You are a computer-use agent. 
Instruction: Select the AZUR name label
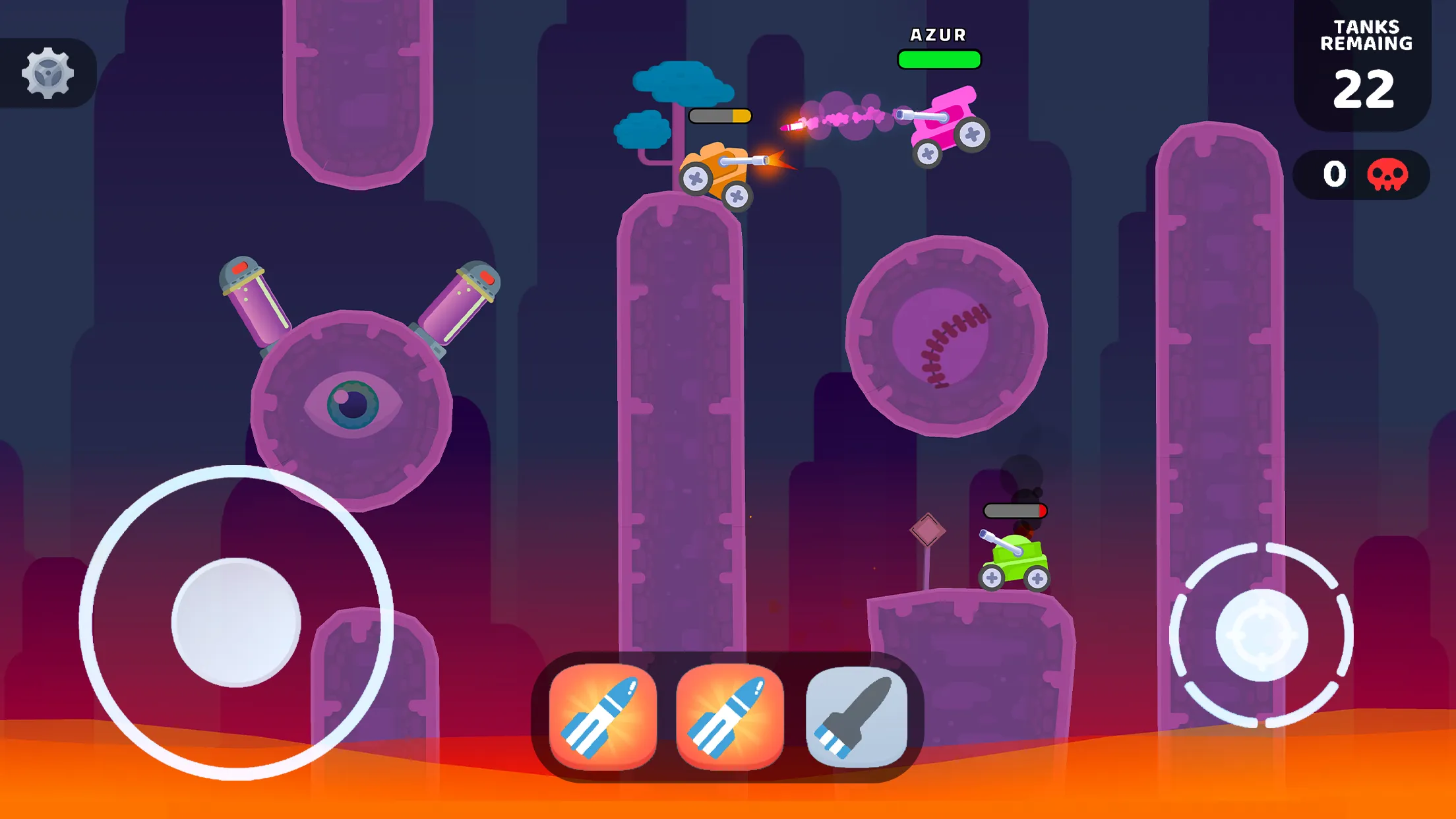coord(938,34)
